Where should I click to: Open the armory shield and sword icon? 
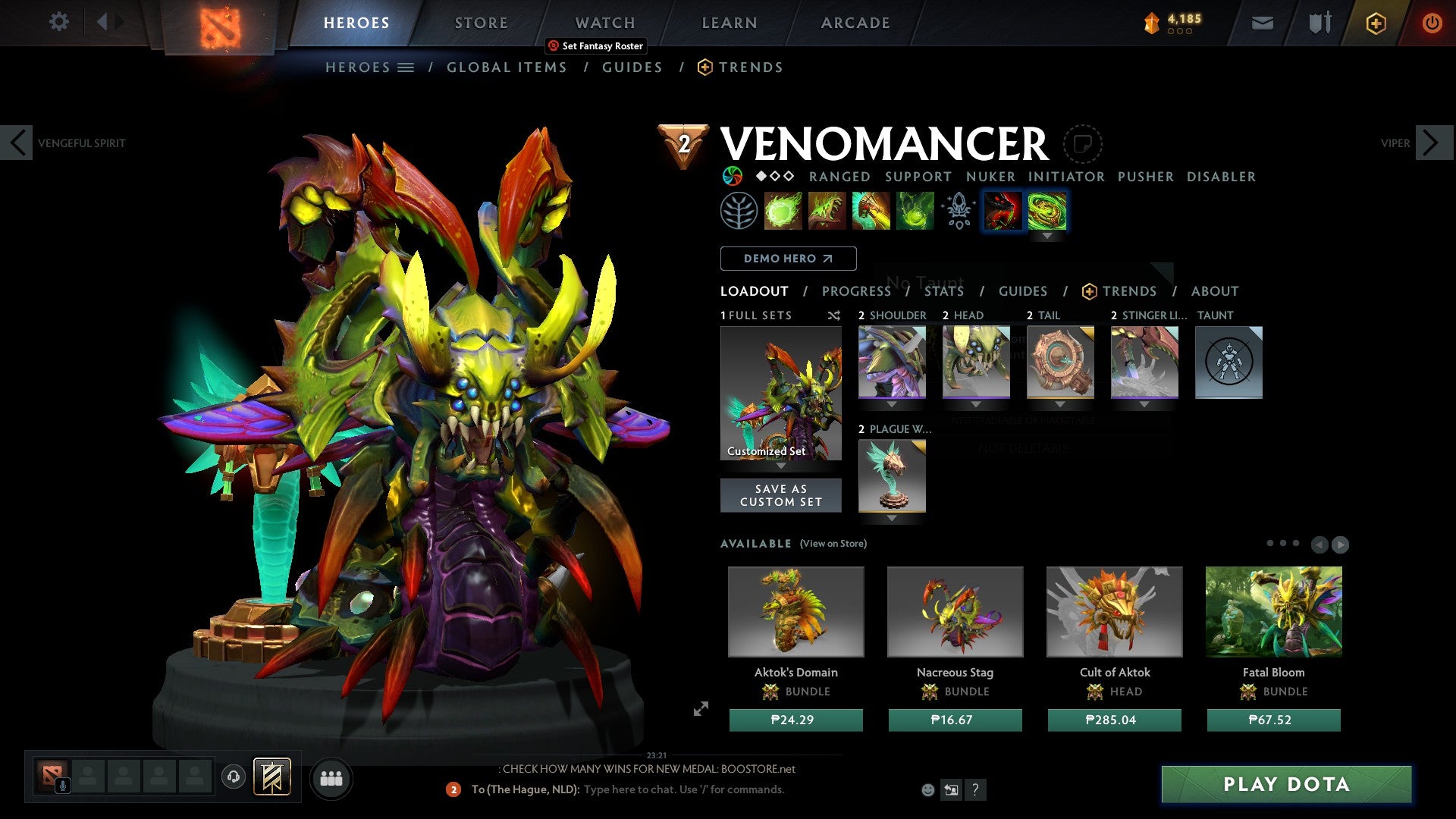(x=1318, y=23)
